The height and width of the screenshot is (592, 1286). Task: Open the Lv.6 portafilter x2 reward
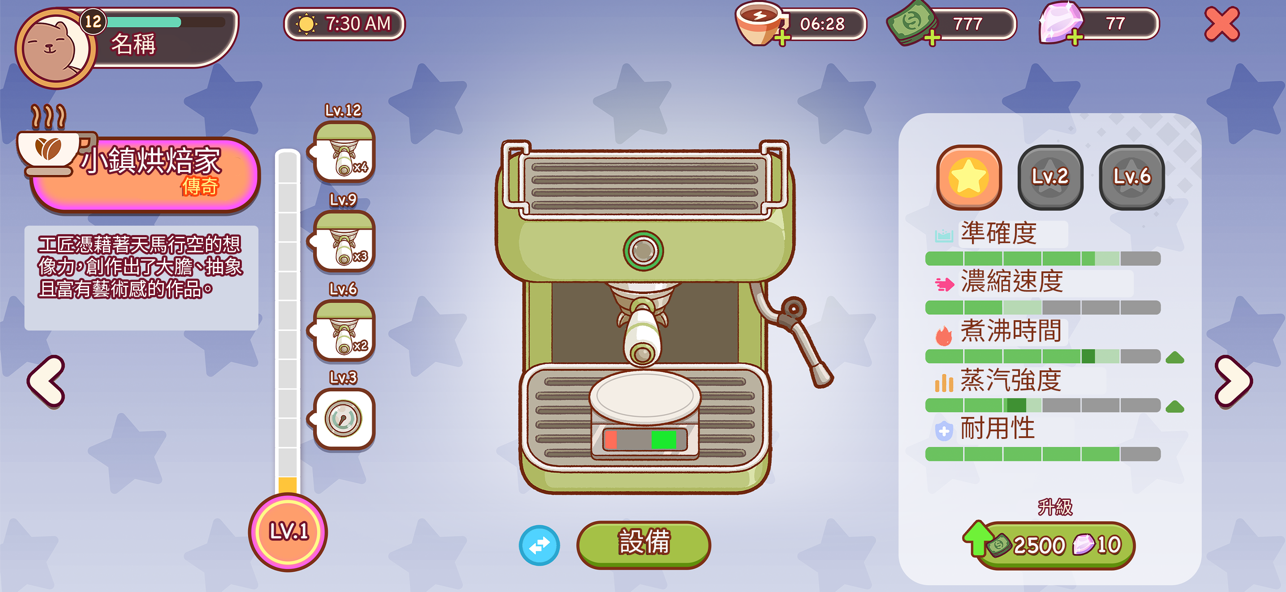click(345, 330)
